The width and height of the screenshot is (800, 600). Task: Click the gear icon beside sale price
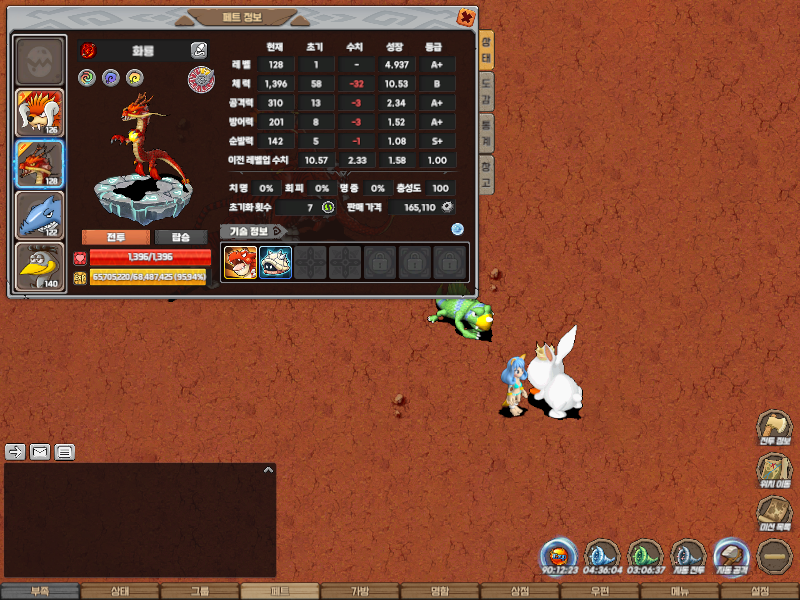coord(448,207)
